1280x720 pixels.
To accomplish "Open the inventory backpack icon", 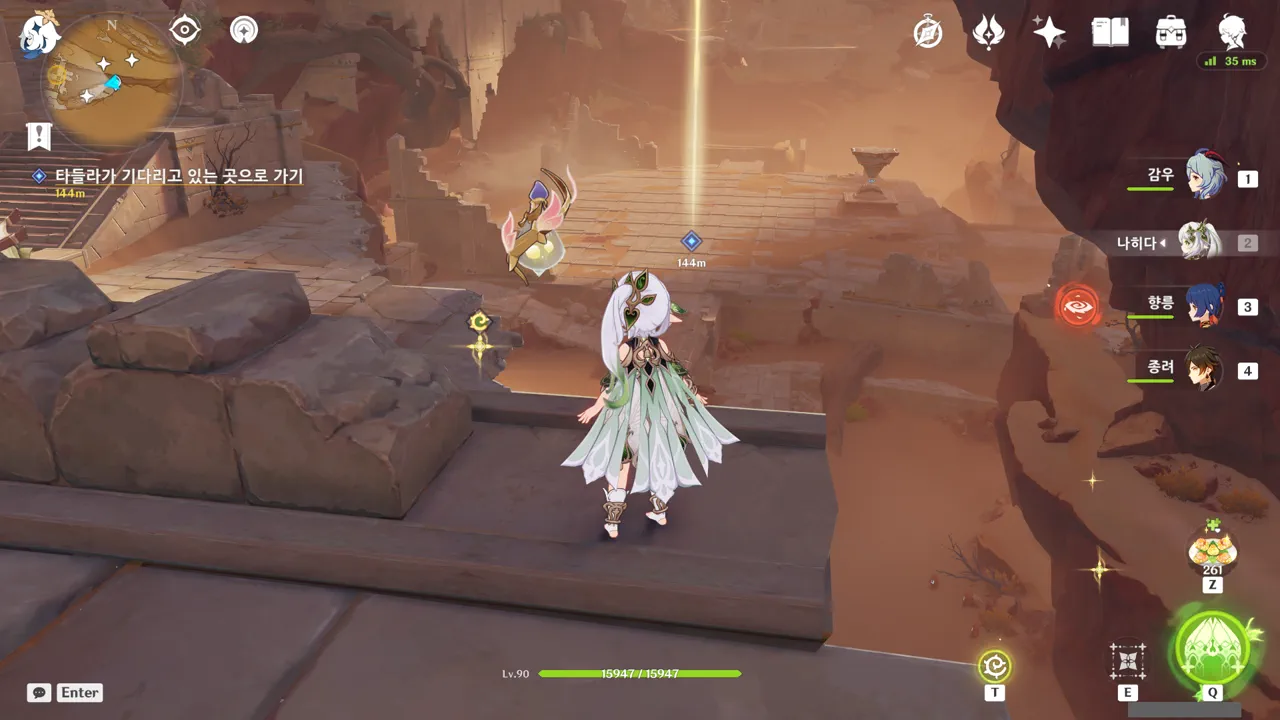I will point(1171,32).
